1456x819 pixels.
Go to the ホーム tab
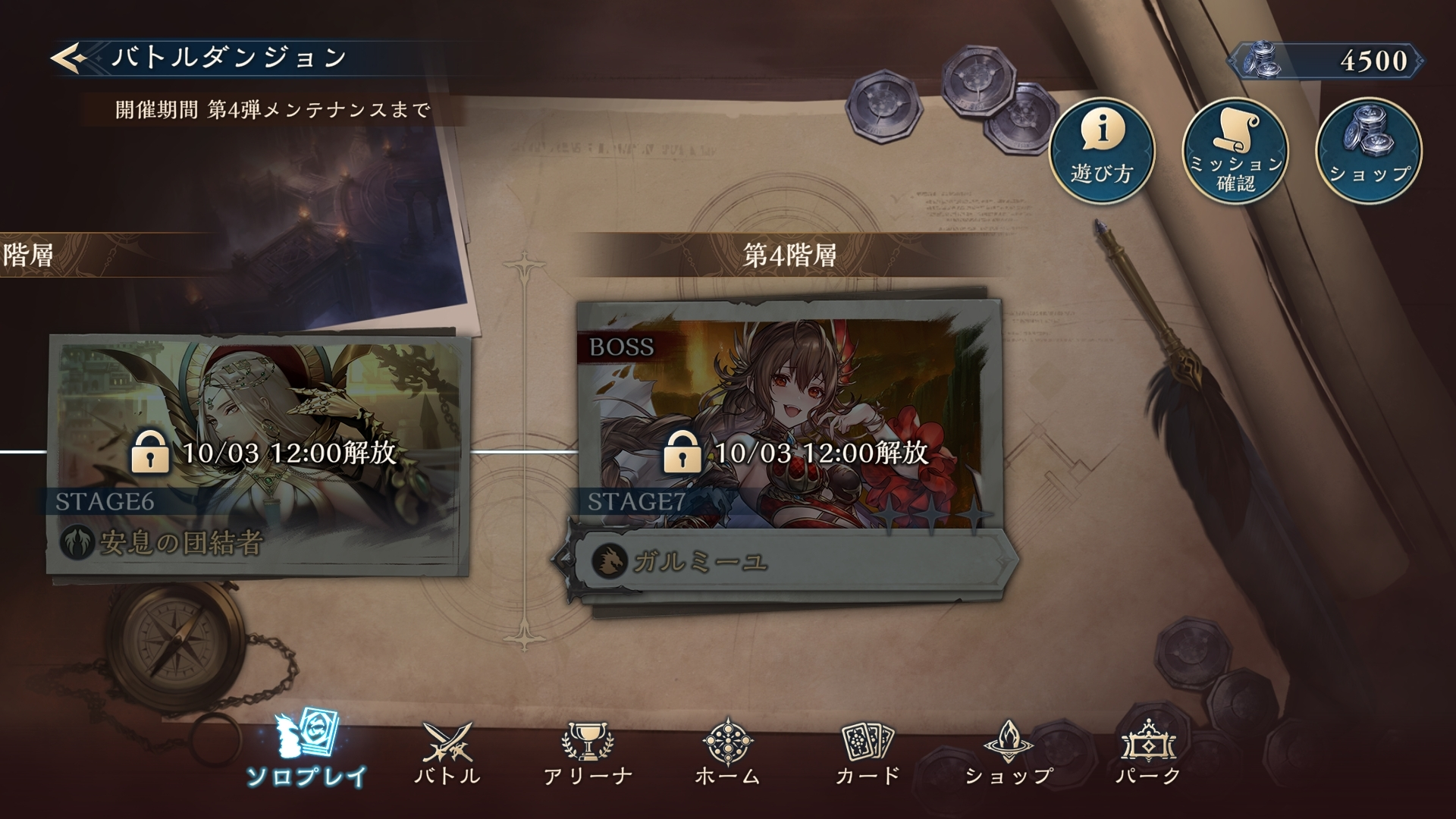click(x=728, y=751)
